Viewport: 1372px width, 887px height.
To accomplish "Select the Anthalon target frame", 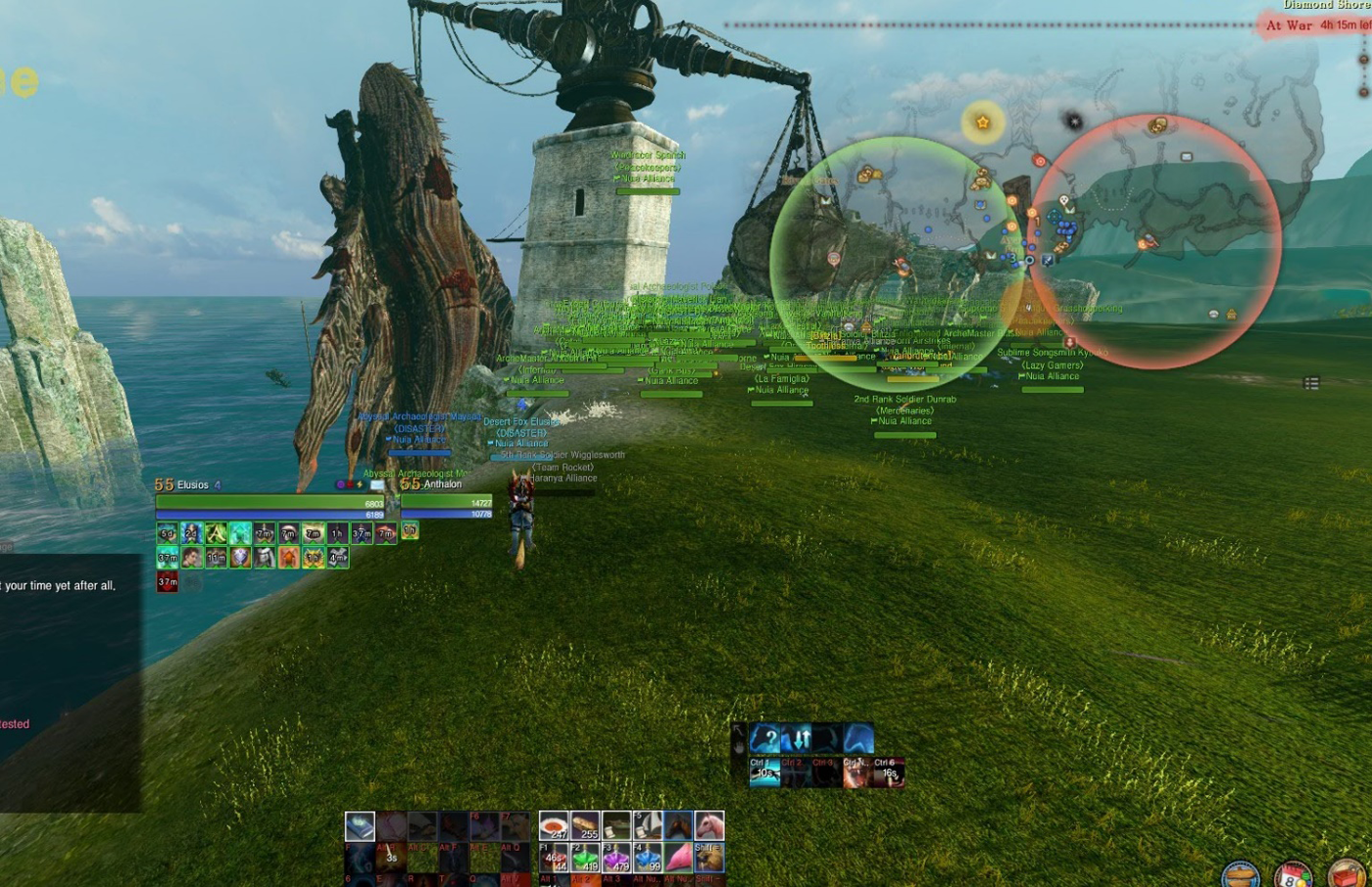I will click(x=446, y=499).
